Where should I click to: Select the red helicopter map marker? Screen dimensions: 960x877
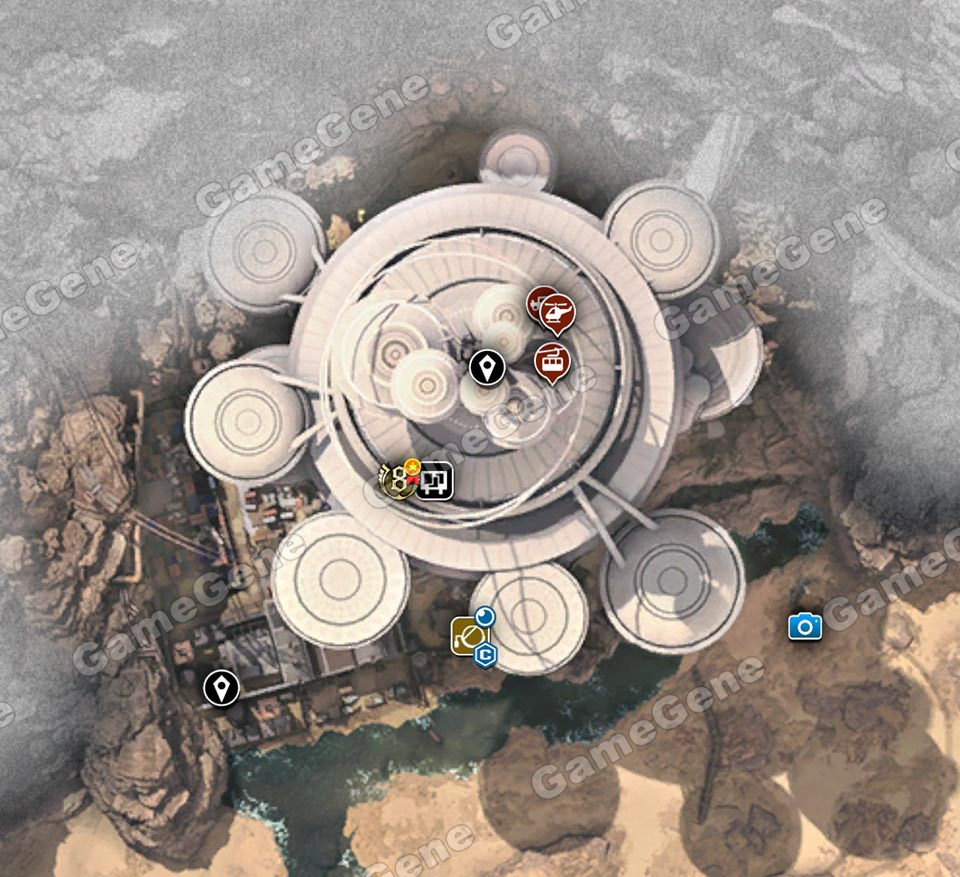coord(557,315)
